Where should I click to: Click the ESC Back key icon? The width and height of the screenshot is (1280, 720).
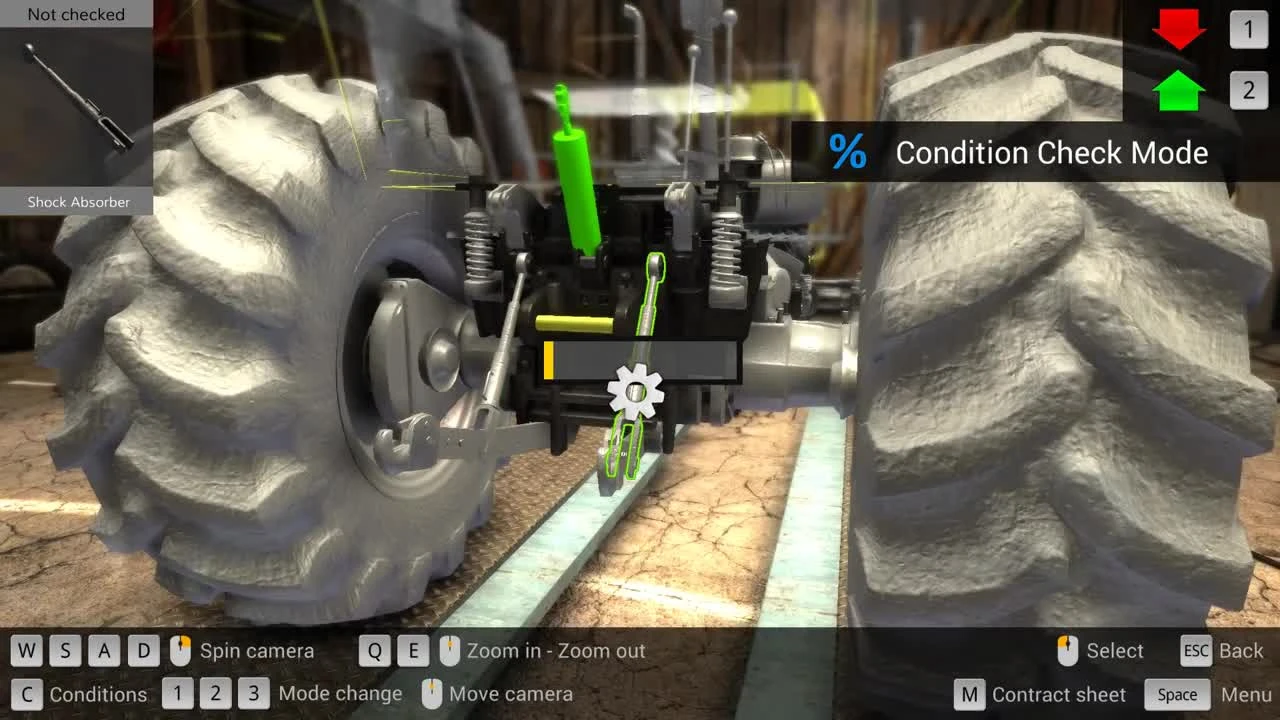[x=1196, y=650]
